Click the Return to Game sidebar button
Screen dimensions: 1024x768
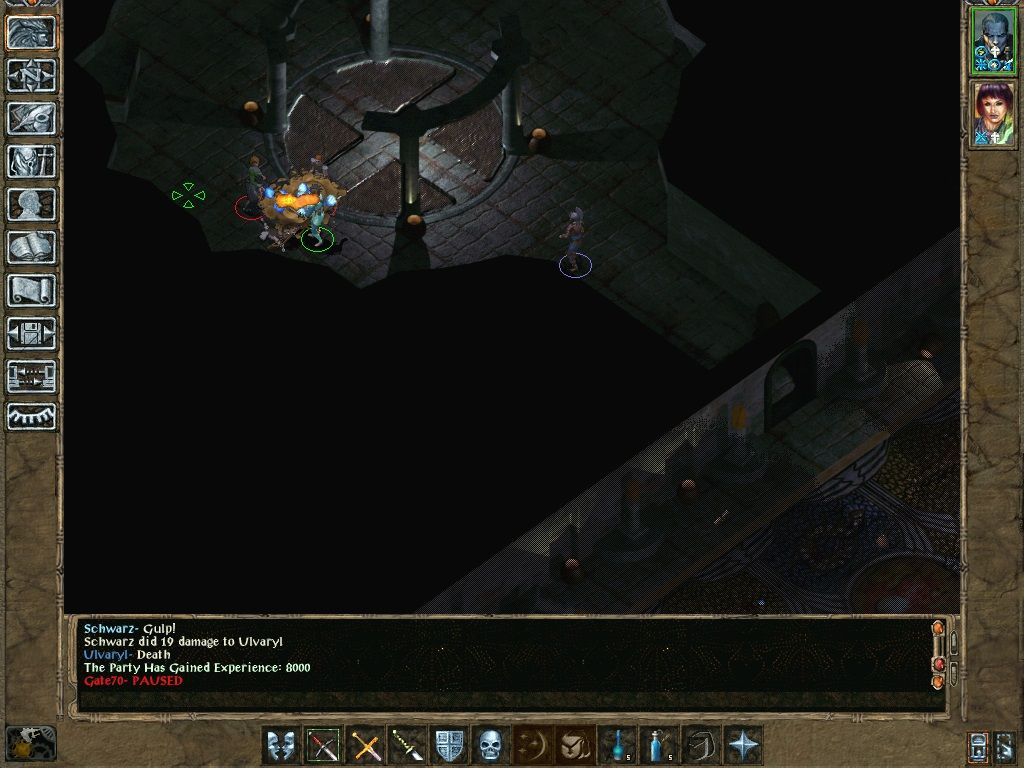[x=32, y=33]
